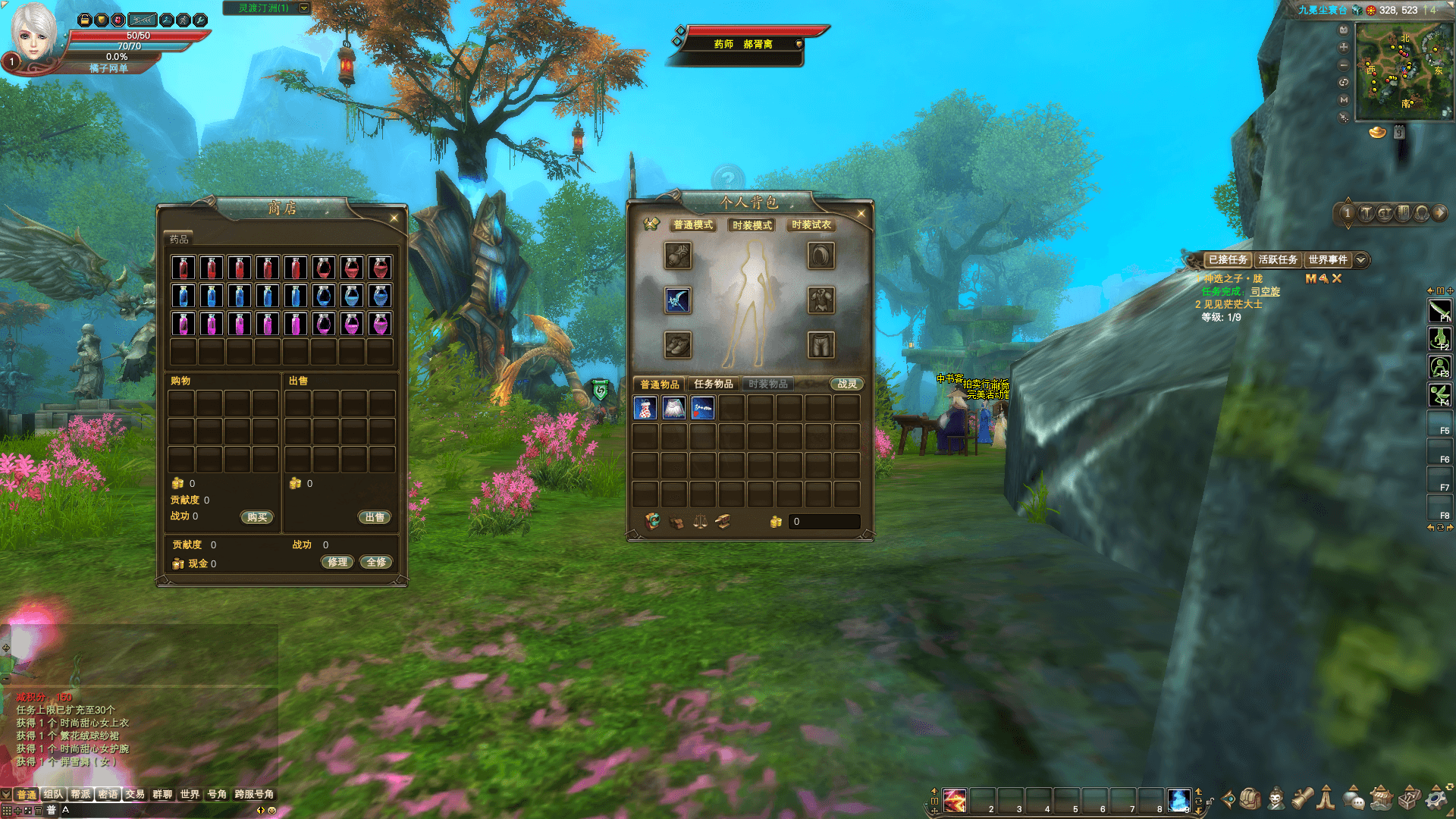Viewport: 1456px width, 819px height.
Task: Click the 修理 repair button
Action: [x=337, y=562]
